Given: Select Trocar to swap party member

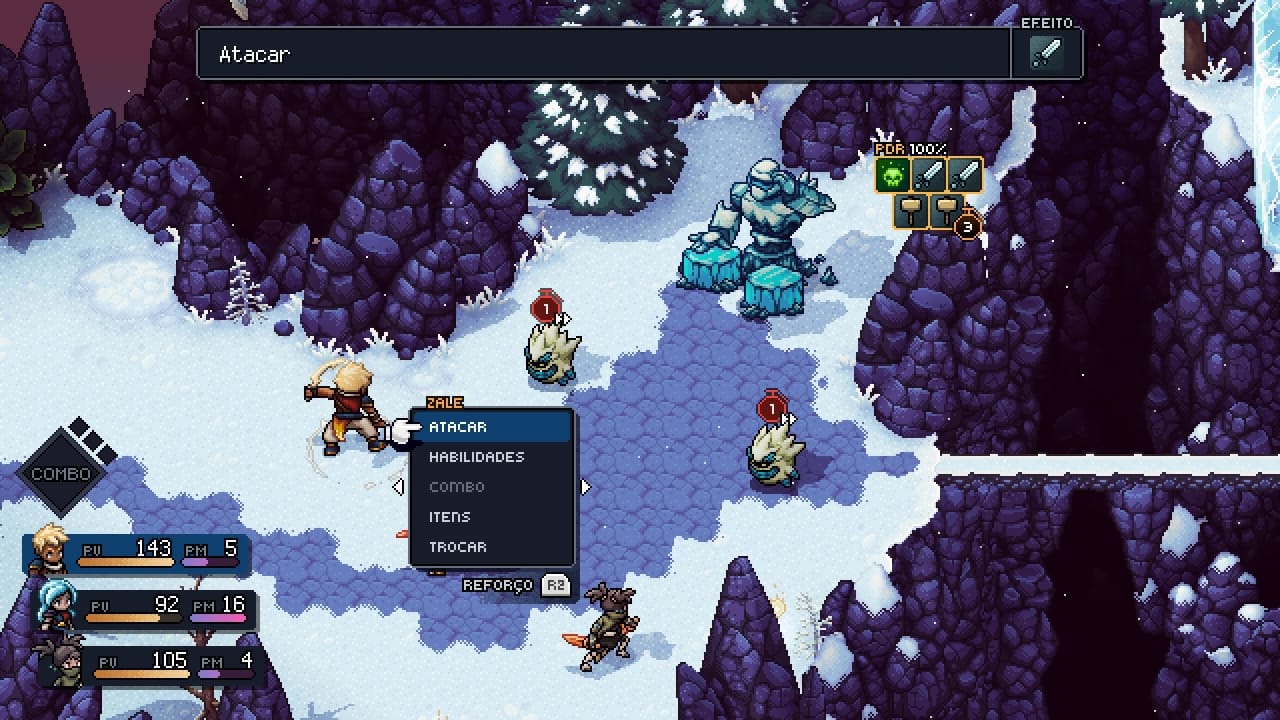Looking at the screenshot, I should [490, 547].
